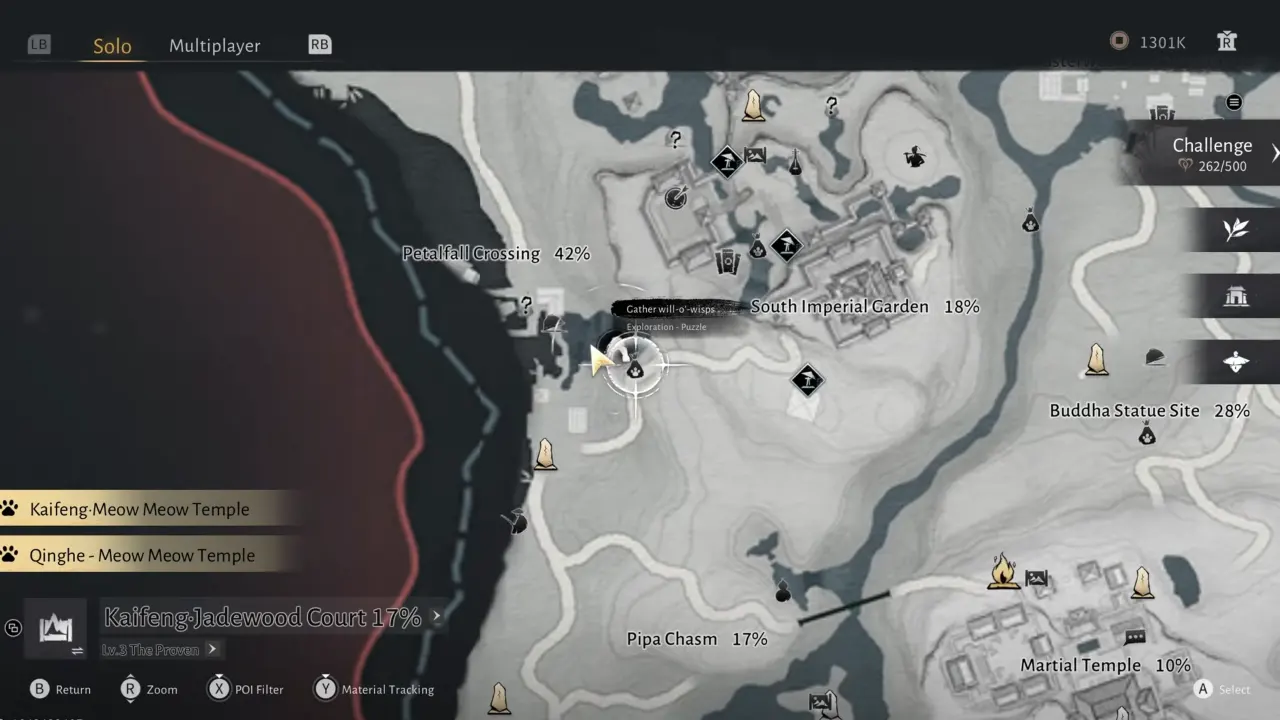Select the question mark marker near Petalfall Crossing
Image resolution: width=1280 pixels, height=720 pixels.
[x=526, y=305]
